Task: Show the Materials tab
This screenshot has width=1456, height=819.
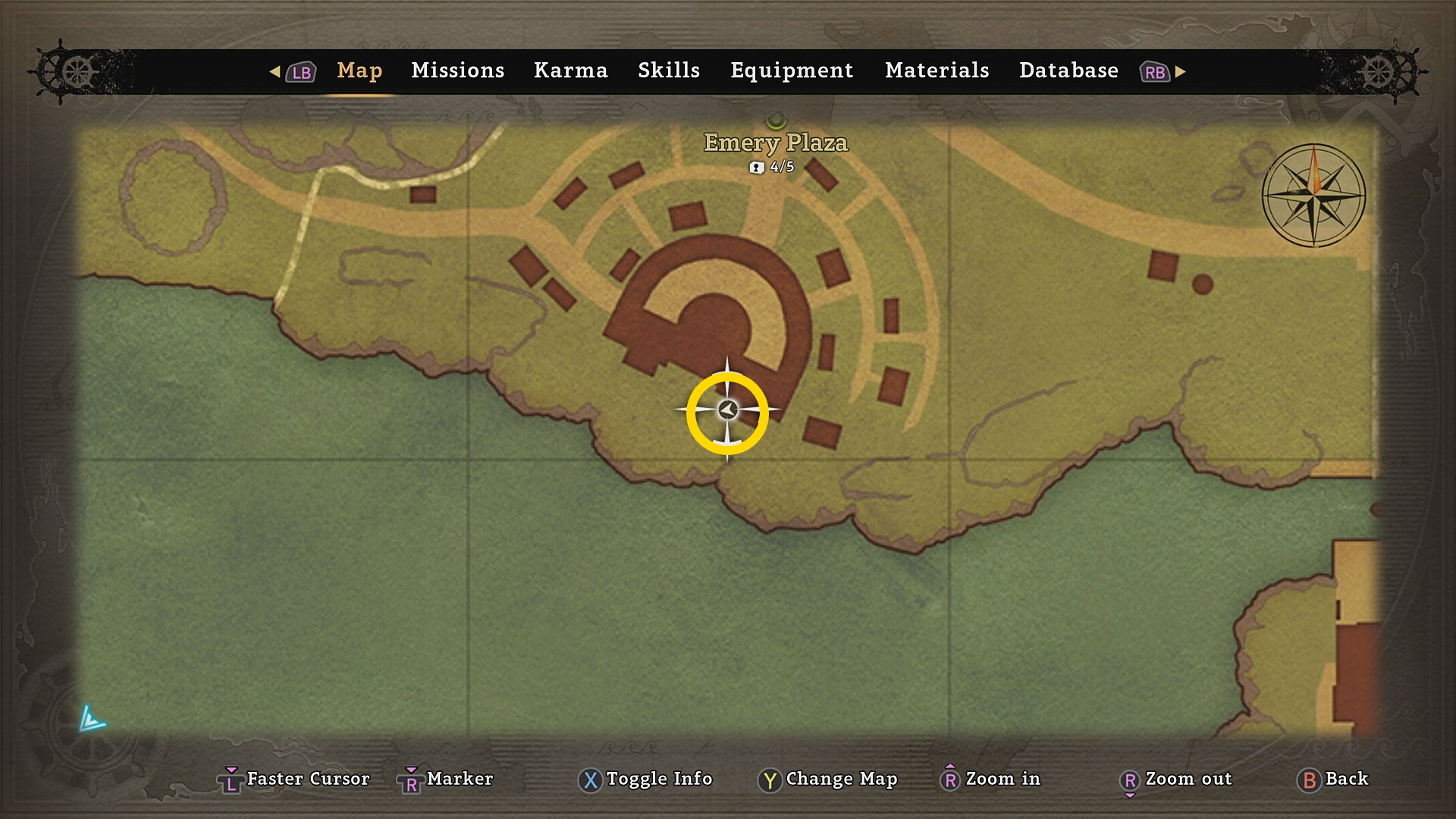Action: [937, 71]
